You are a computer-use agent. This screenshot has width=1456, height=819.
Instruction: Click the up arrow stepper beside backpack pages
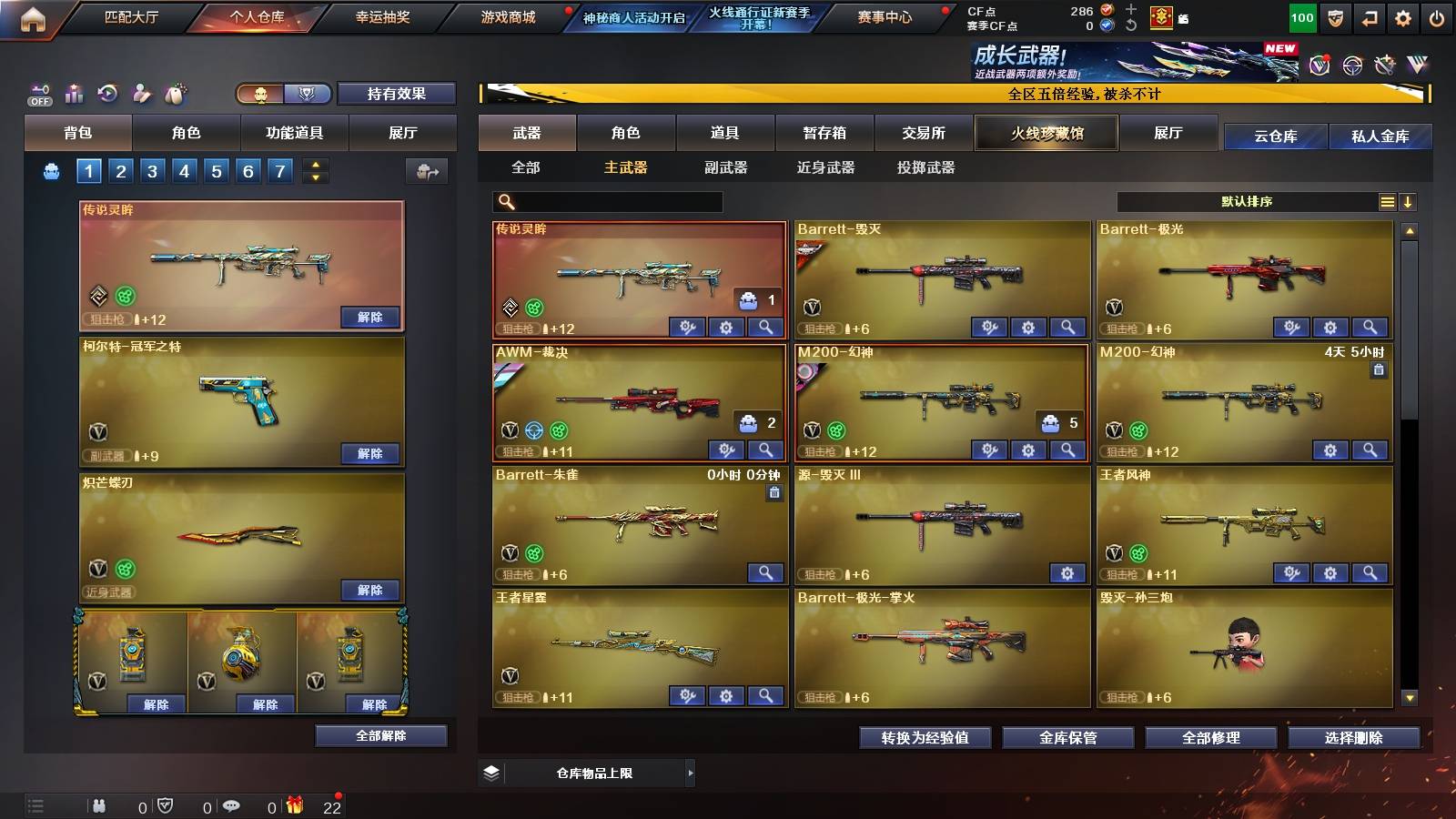(x=316, y=162)
